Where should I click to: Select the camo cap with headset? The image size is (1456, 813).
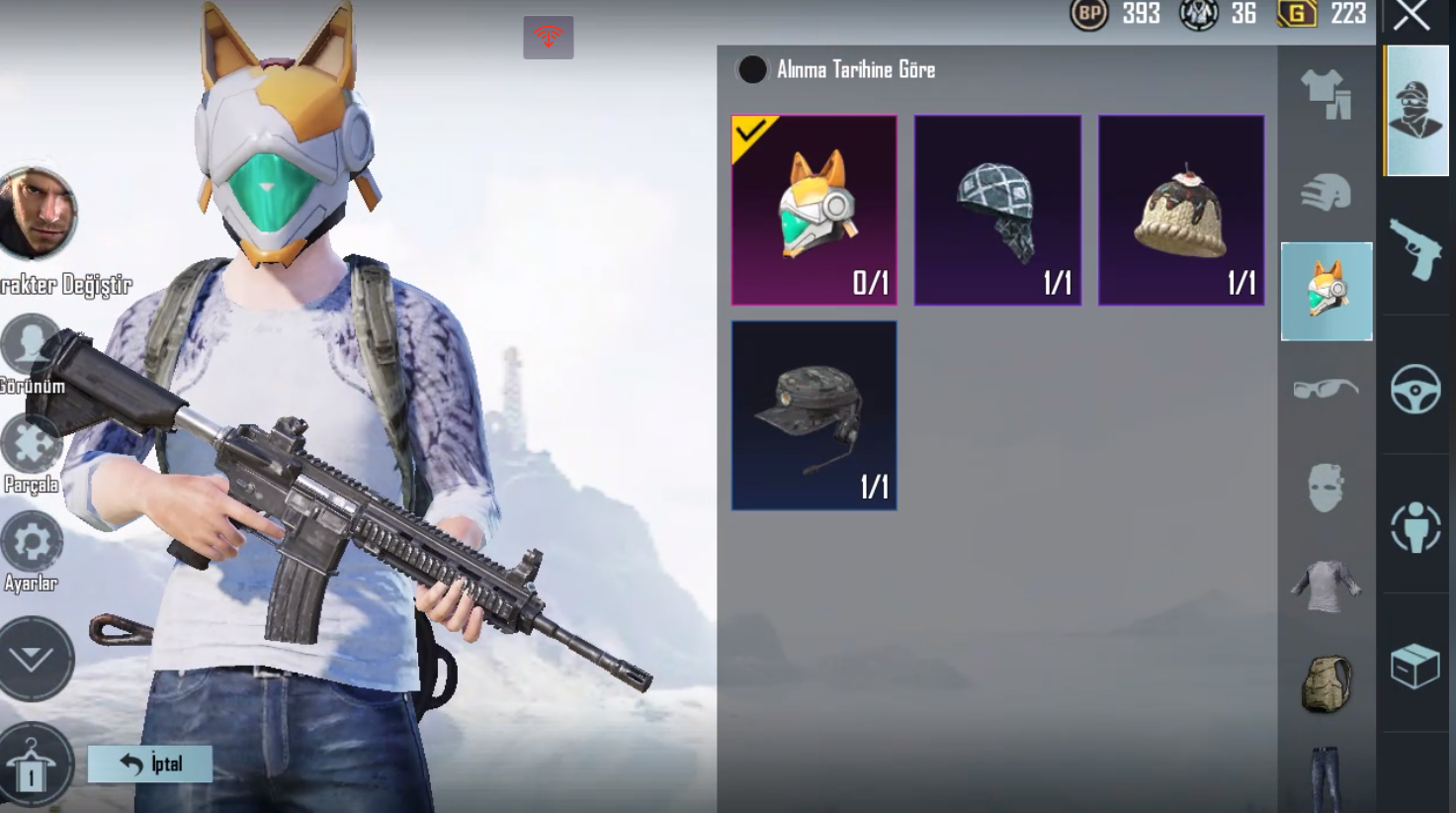(x=814, y=415)
